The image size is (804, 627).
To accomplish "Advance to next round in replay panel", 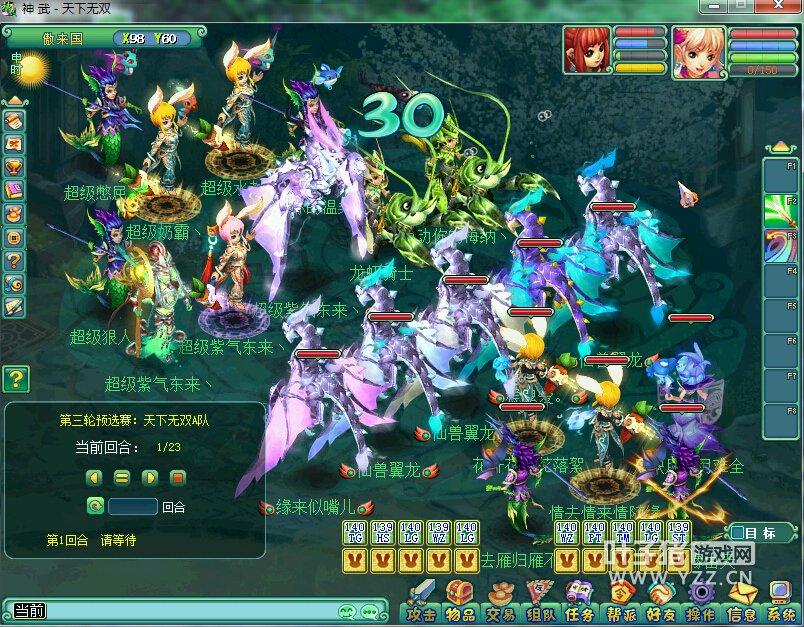I will [150, 477].
